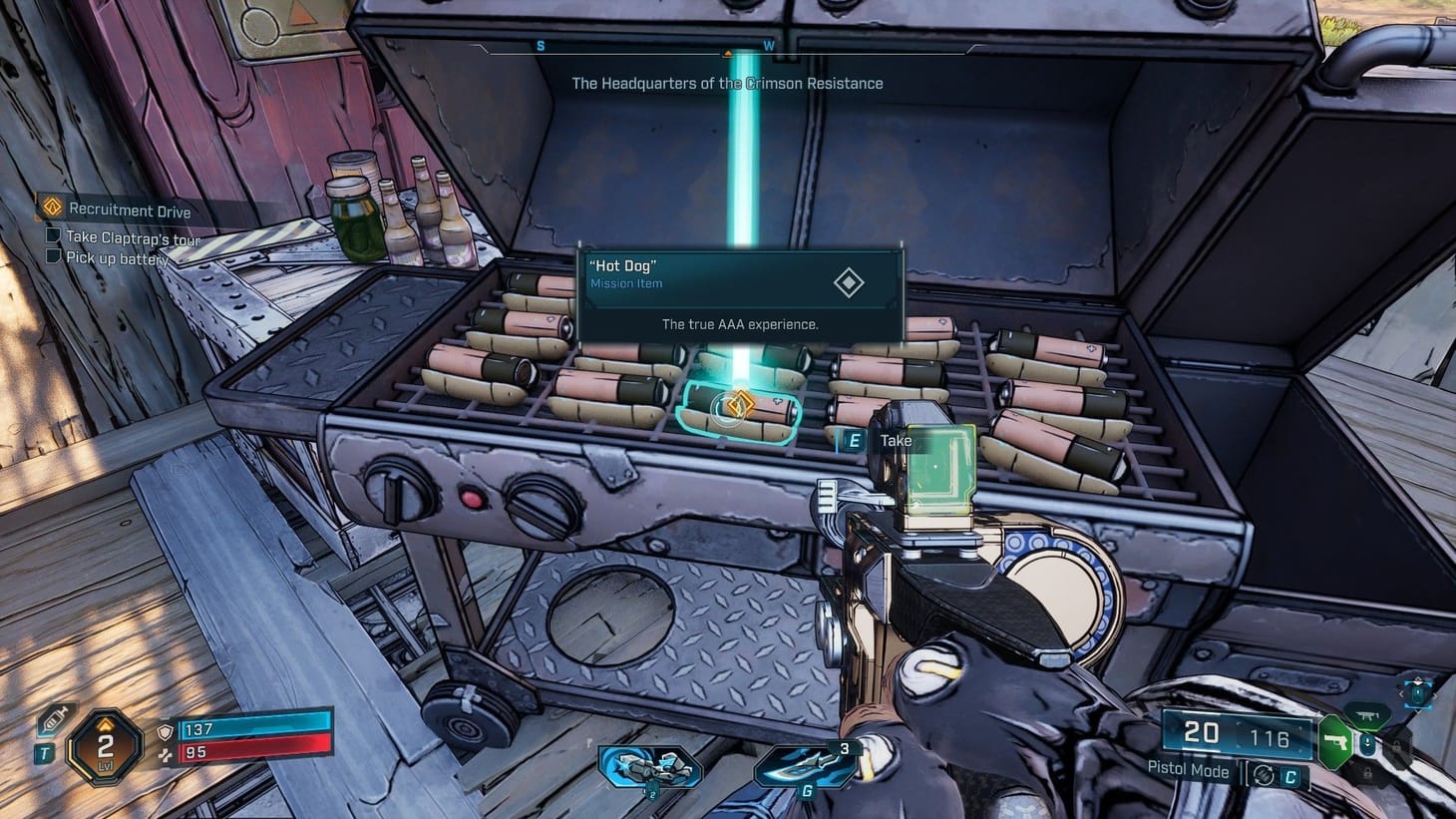Click the shield icon beside the 137 value
Image resolution: width=1456 pixels, height=819 pixels.
(166, 732)
